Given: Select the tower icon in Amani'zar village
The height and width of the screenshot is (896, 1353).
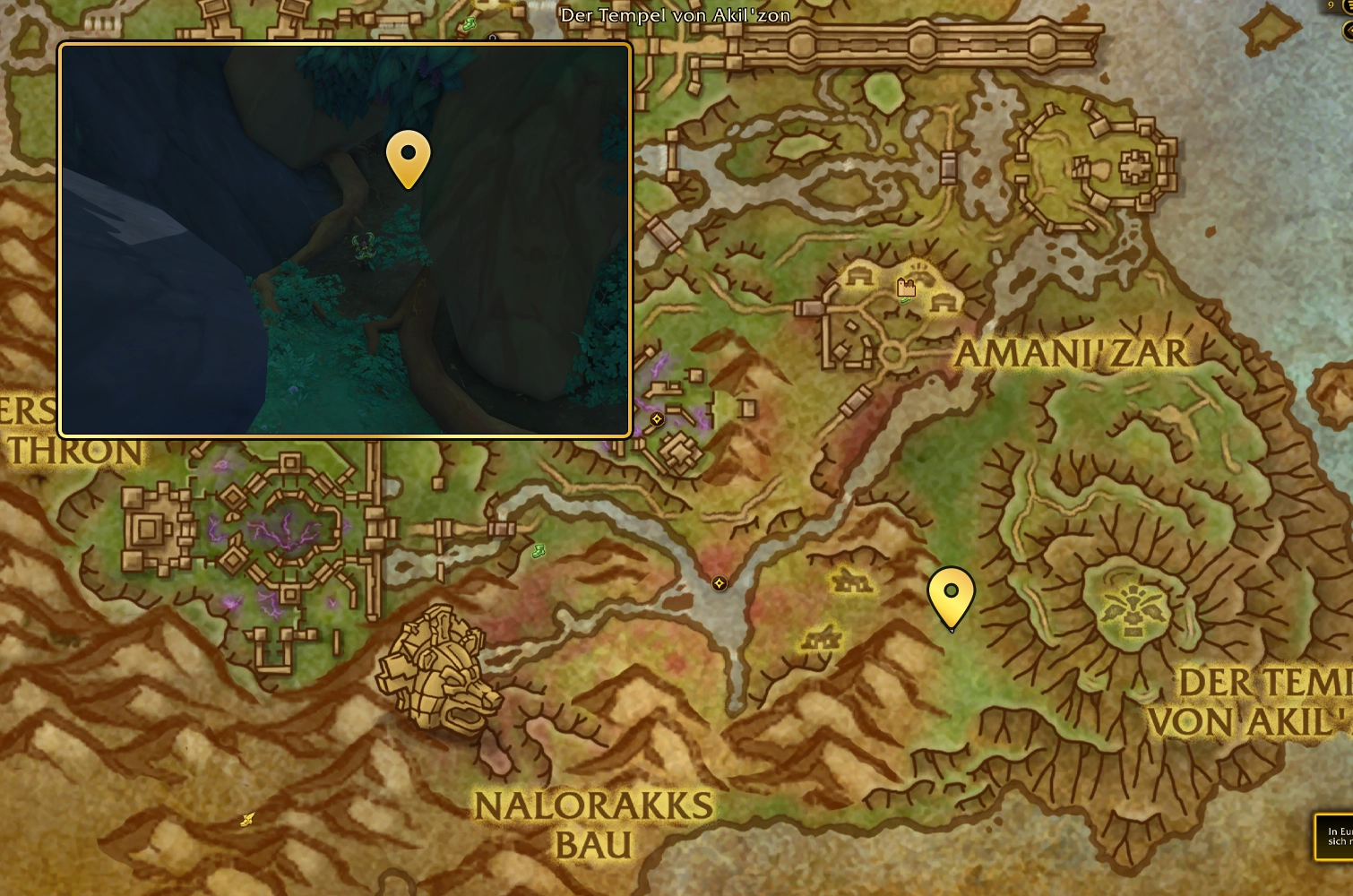Looking at the screenshot, I should click(906, 288).
